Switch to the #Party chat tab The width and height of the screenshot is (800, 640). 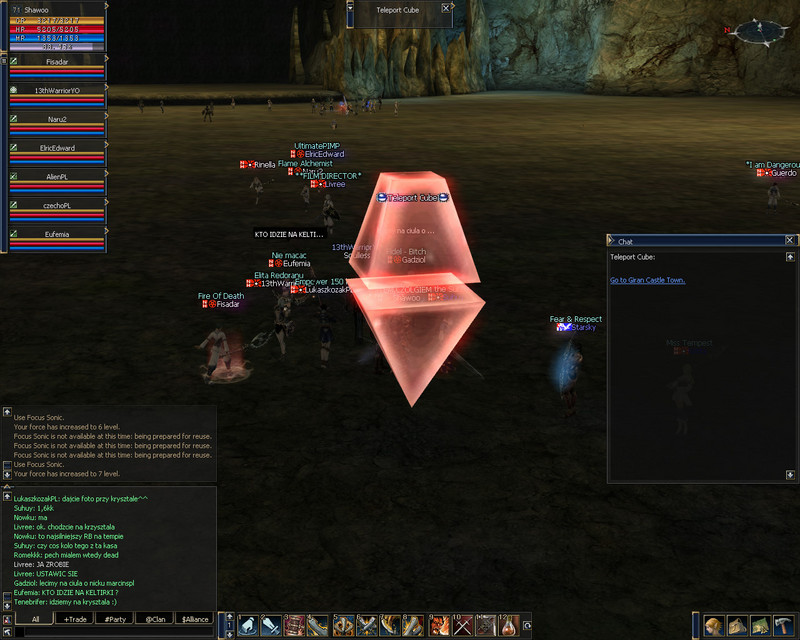tap(114, 619)
